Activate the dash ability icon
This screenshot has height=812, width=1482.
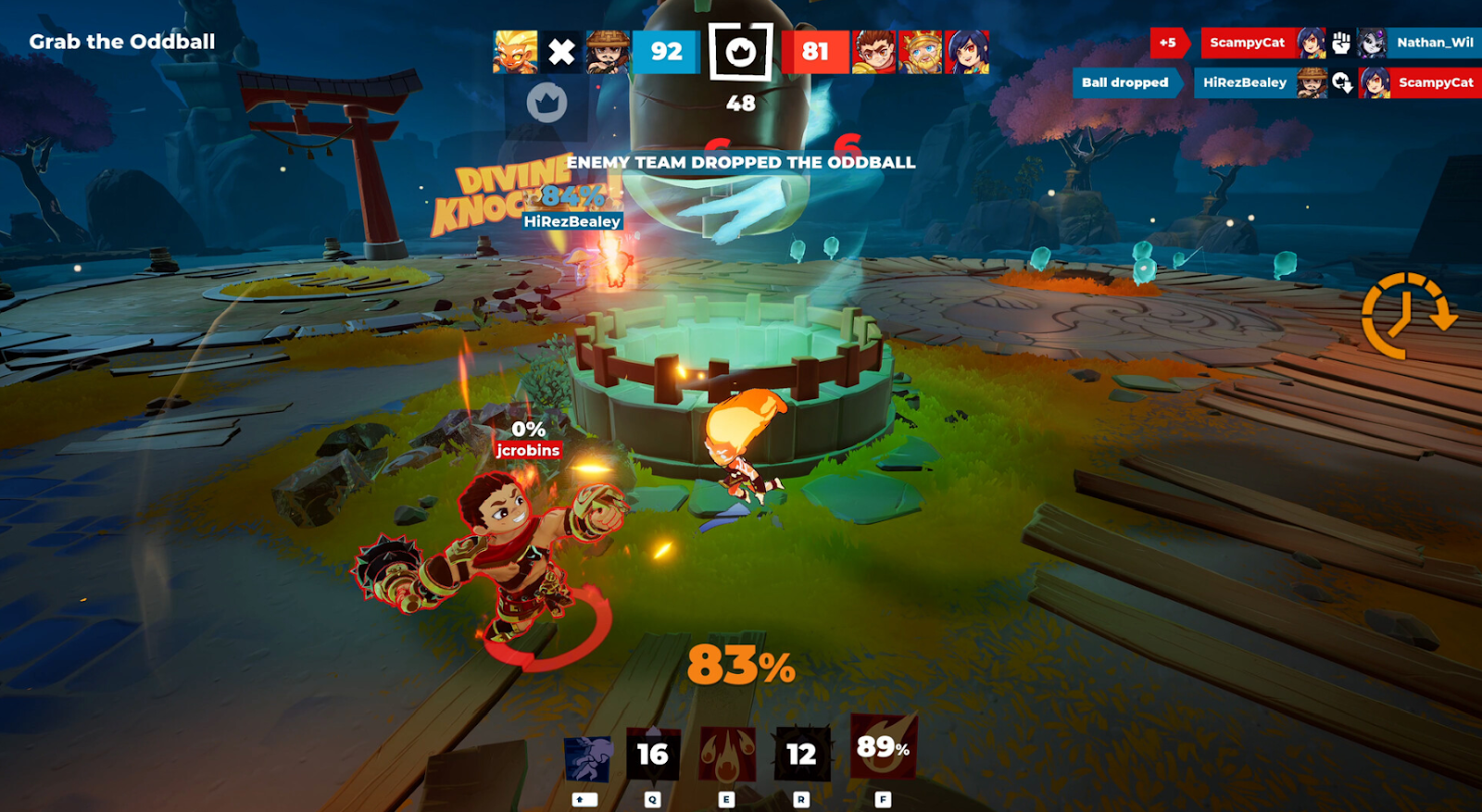coord(587,758)
